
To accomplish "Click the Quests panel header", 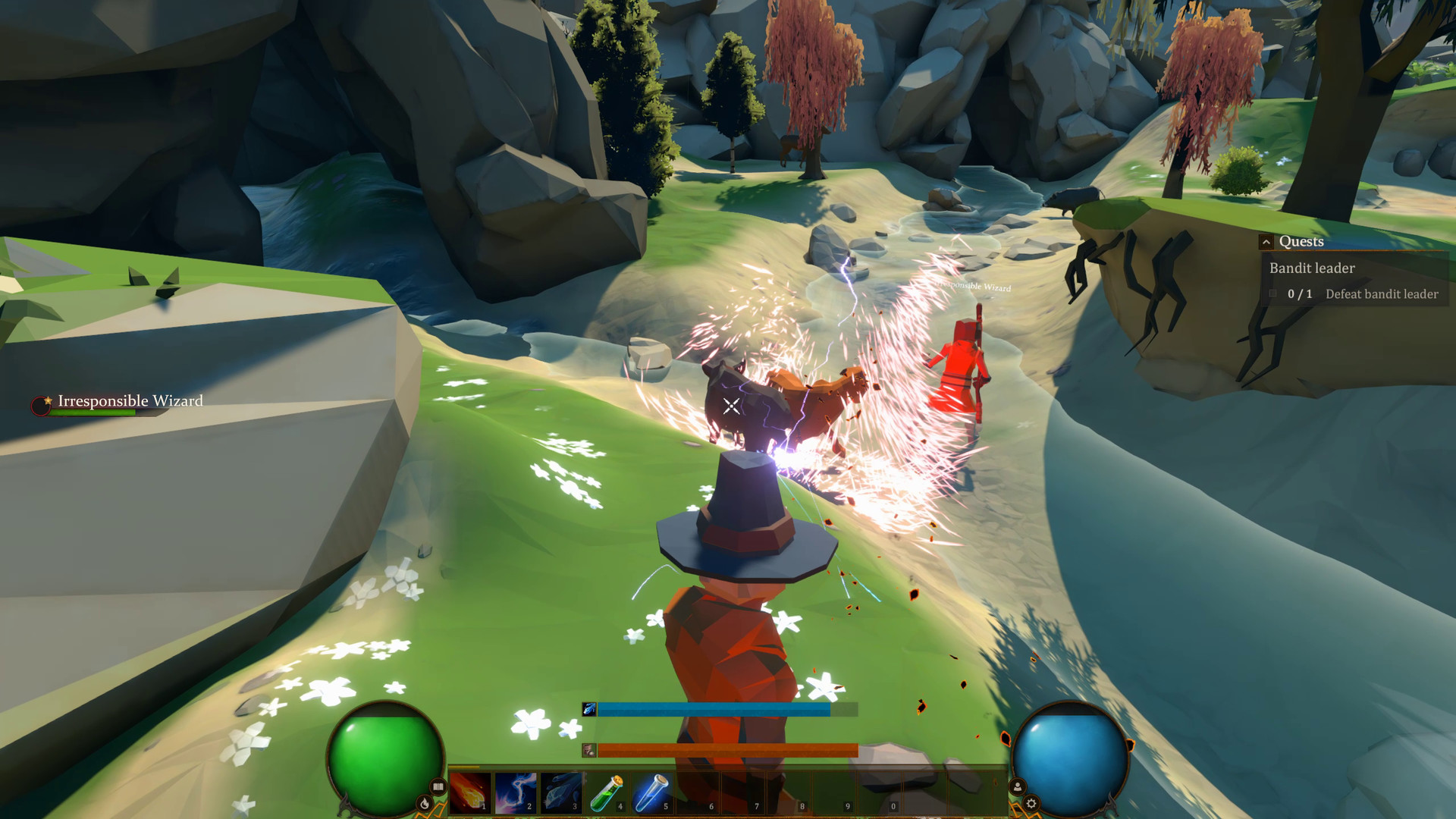I will coord(1301,241).
